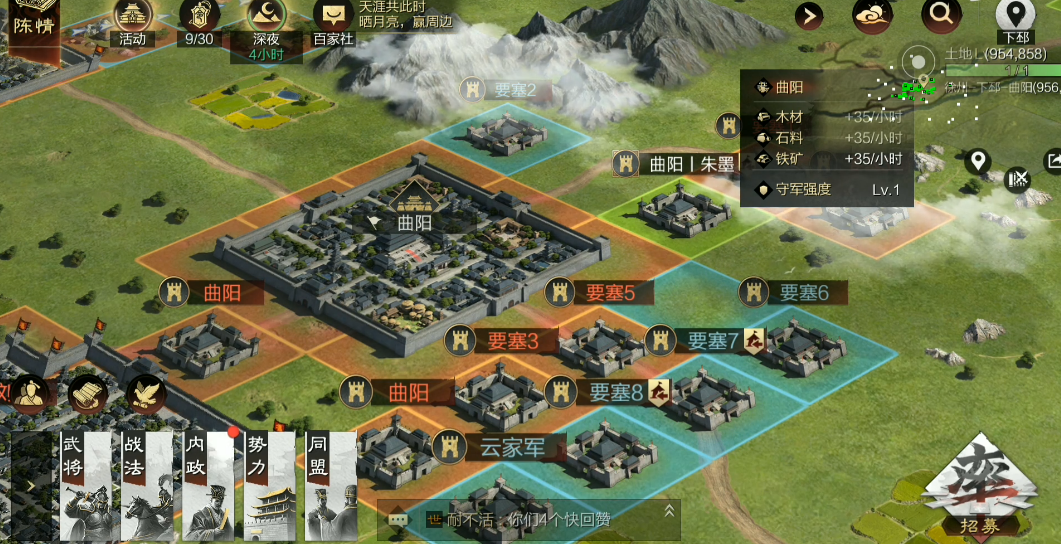The height and width of the screenshot is (544, 1061).
Task: Open the 势力 faction menu
Action: coord(269,487)
